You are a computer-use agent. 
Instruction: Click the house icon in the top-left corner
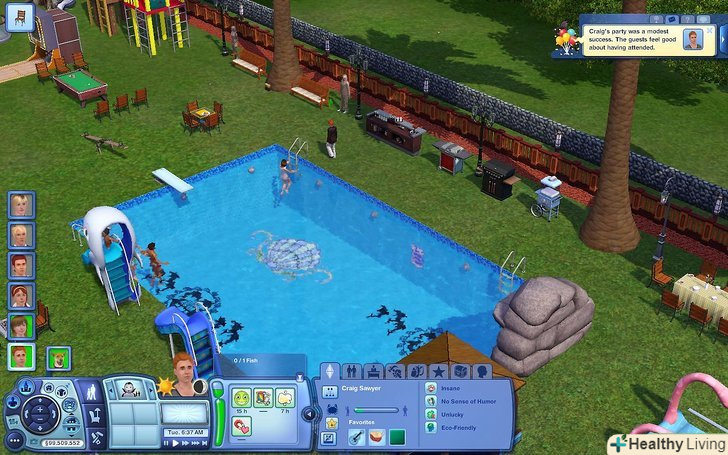coord(19,17)
